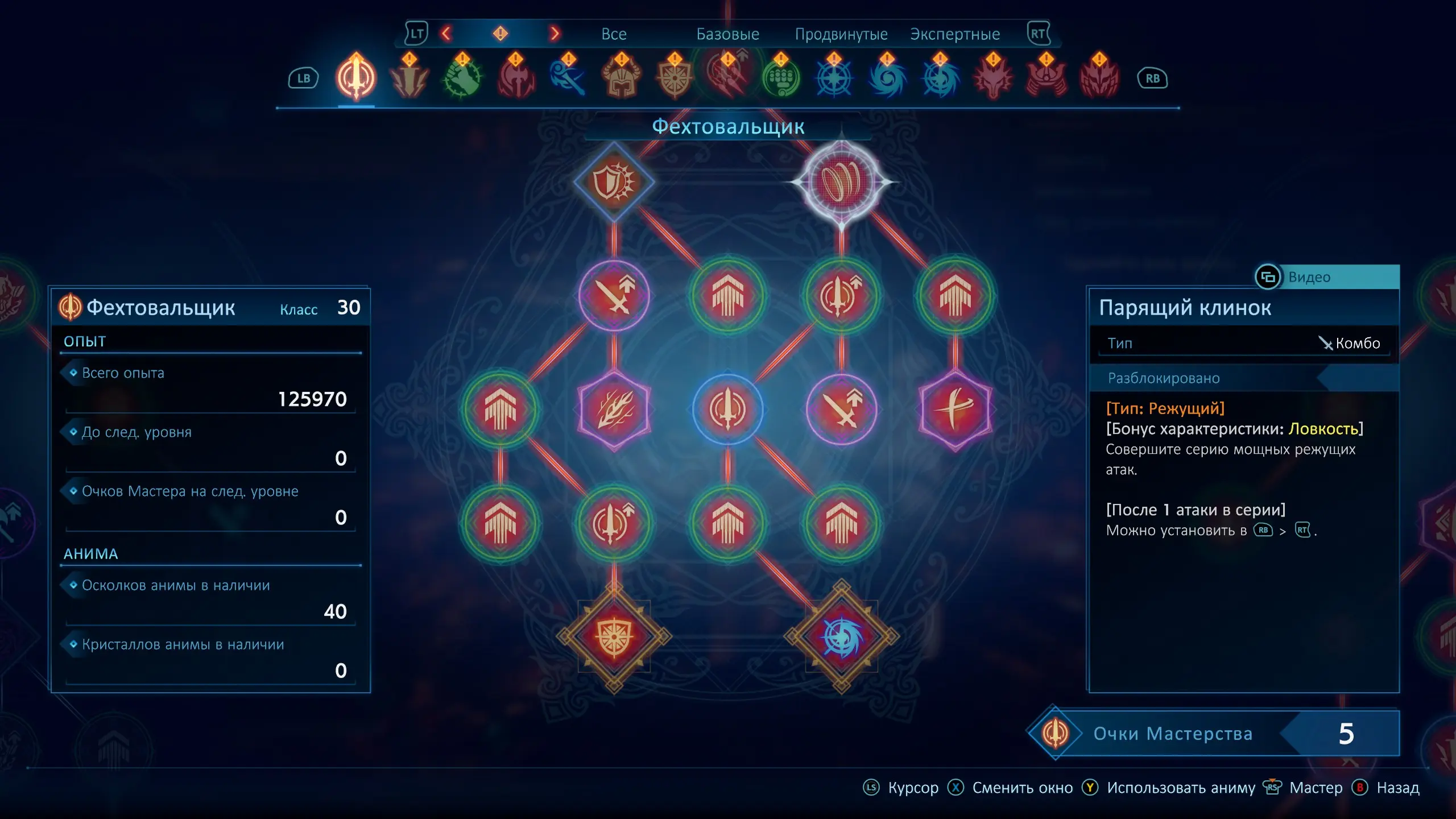Choose the purple hexagon flaming claw node
The height and width of the screenshot is (819, 1456).
(x=614, y=409)
